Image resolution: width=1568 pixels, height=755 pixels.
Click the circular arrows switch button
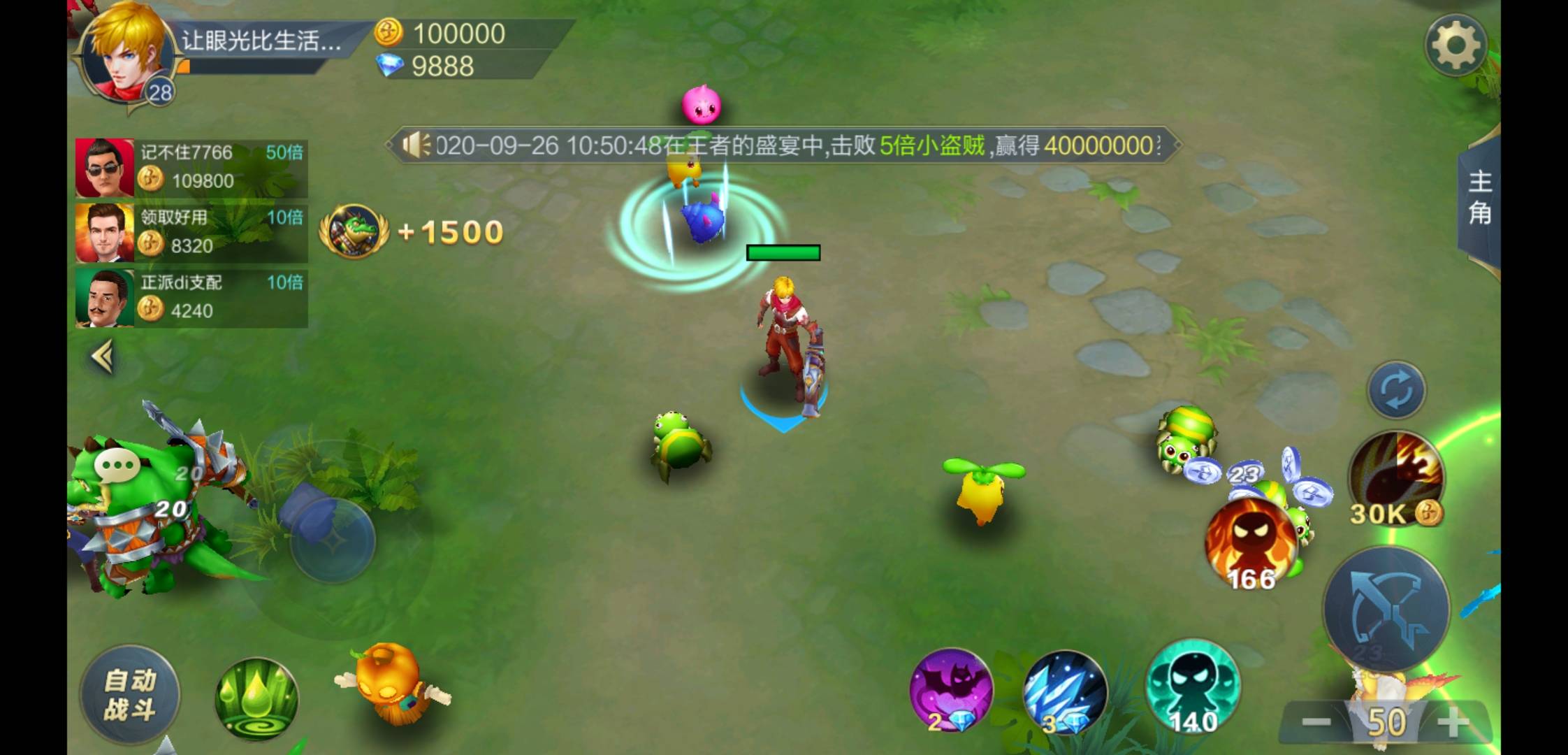pyautogui.click(x=1396, y=391)
